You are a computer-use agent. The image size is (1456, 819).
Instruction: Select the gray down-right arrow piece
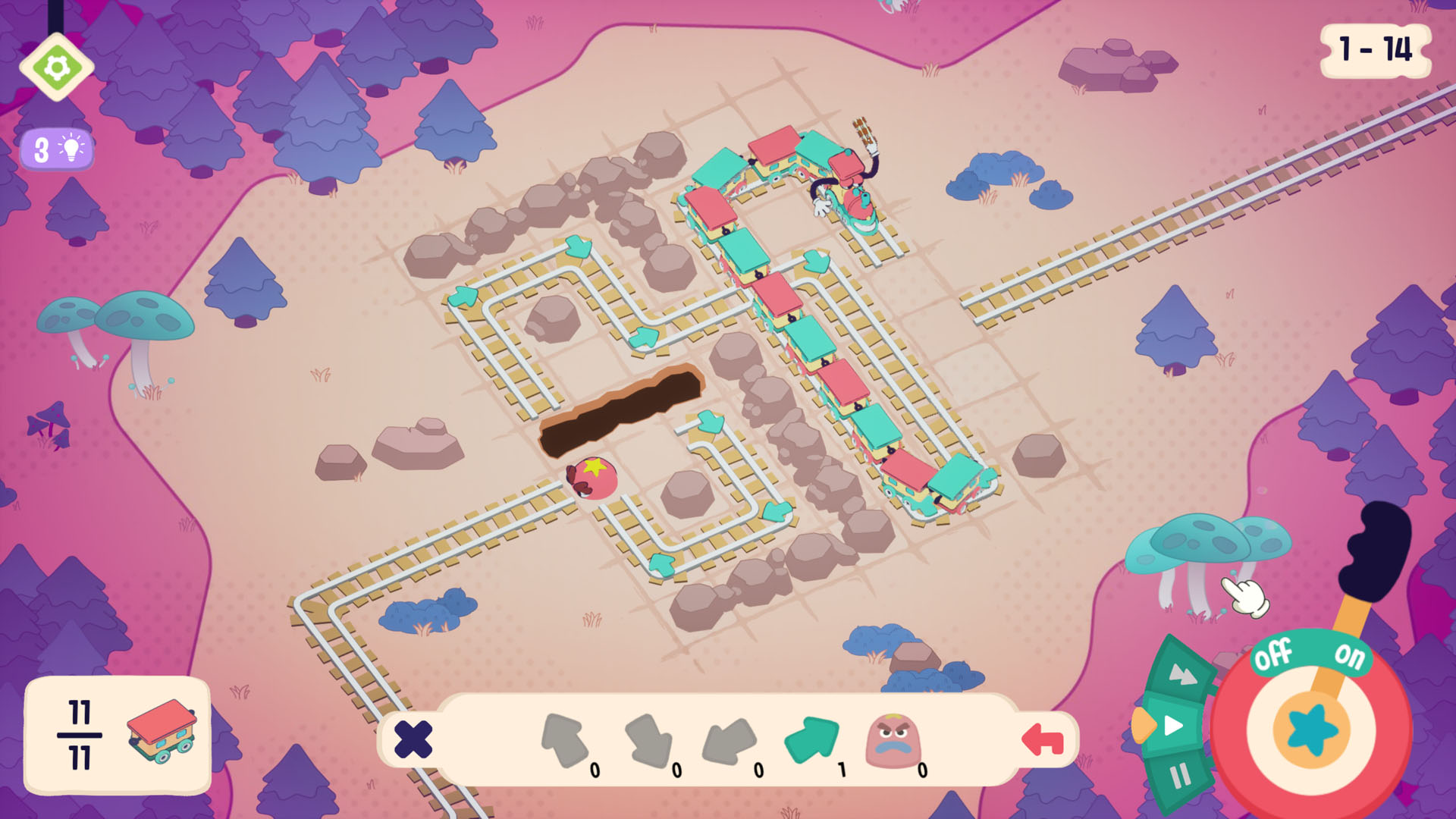tap(649, 739)
